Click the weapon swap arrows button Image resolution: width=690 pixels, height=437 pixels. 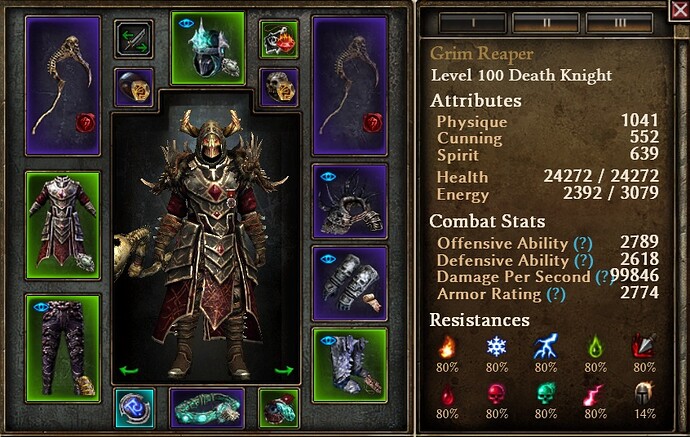coord(133,39)
